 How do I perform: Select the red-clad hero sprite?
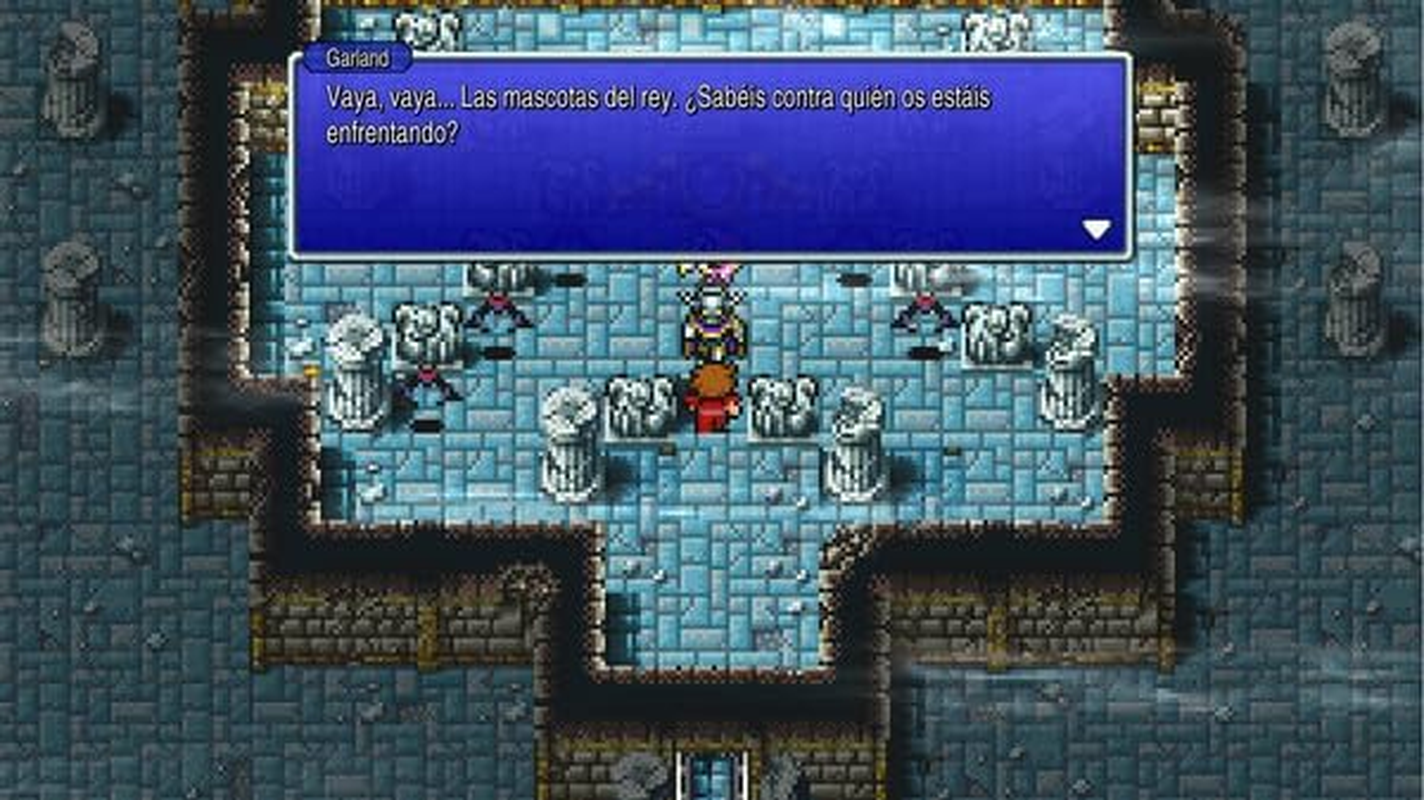712,405
